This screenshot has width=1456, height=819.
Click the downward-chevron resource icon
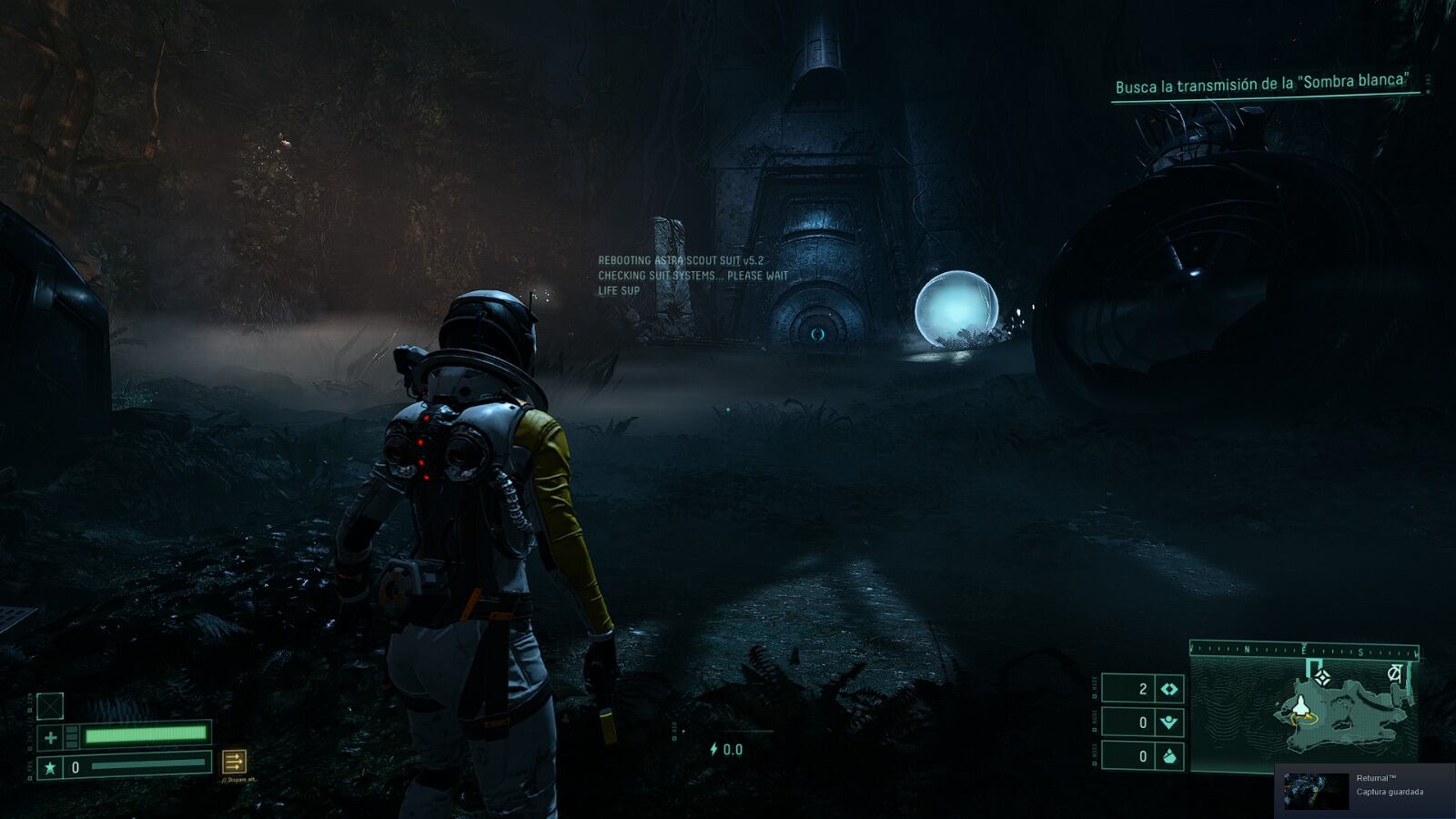coord(1169,723)
